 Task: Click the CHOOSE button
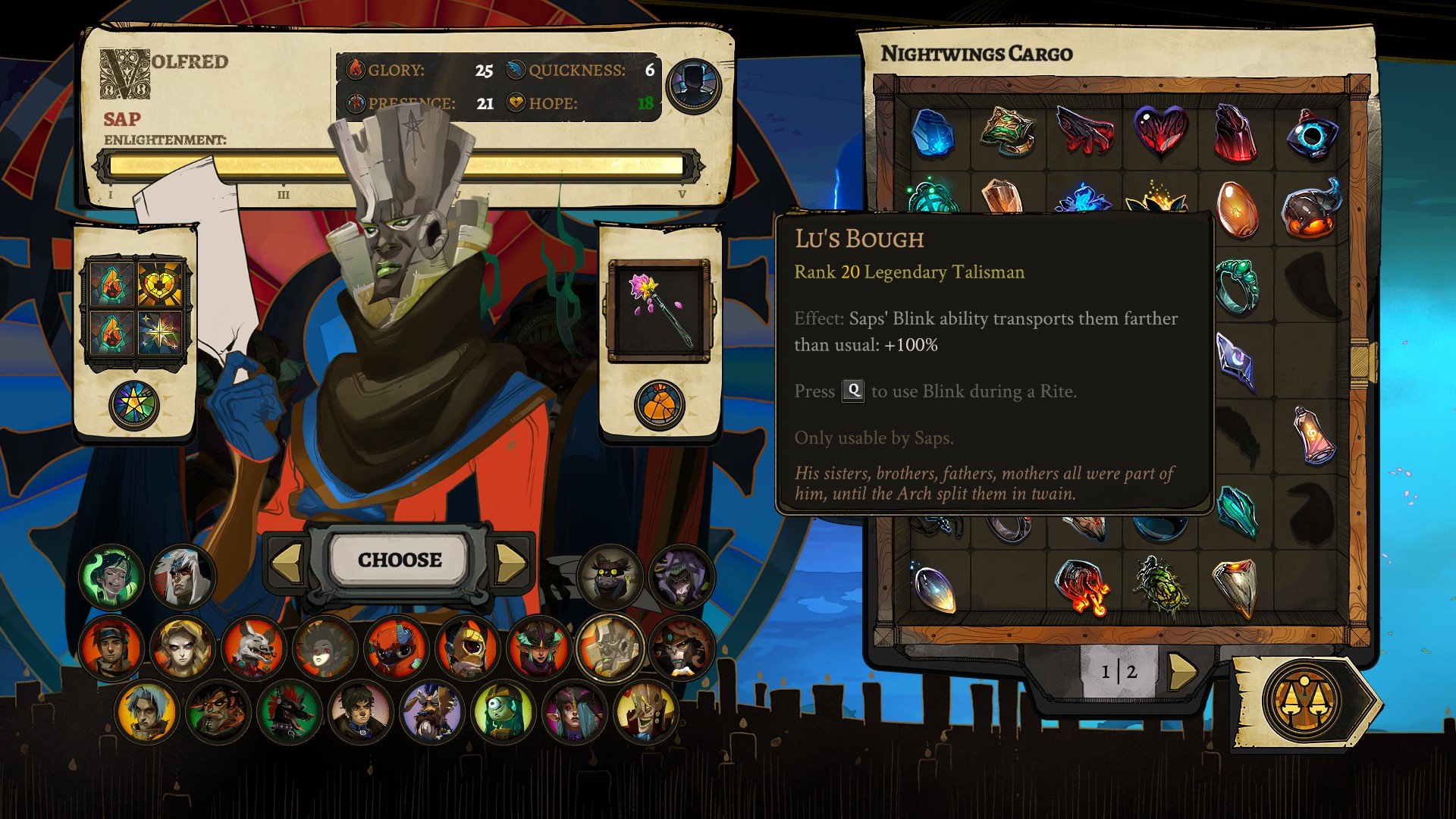(x=400, y=560)
